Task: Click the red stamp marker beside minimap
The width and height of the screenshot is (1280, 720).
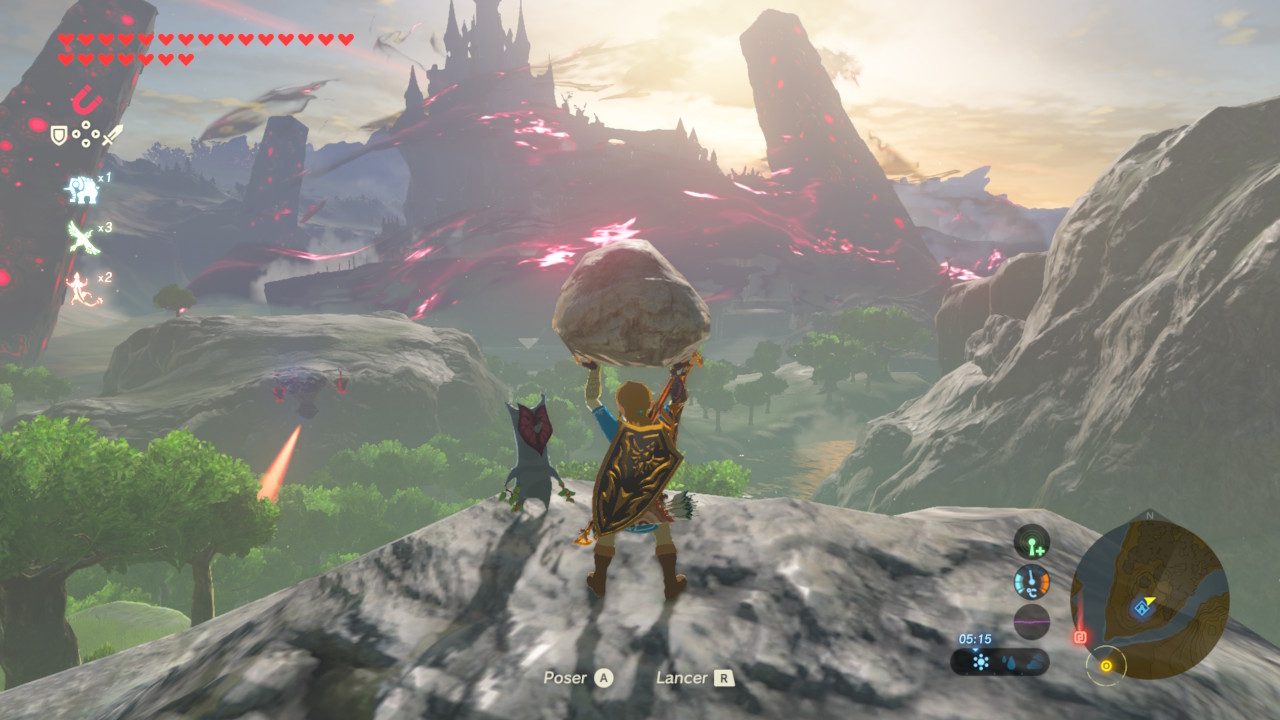Action: tap(1080, 636)
